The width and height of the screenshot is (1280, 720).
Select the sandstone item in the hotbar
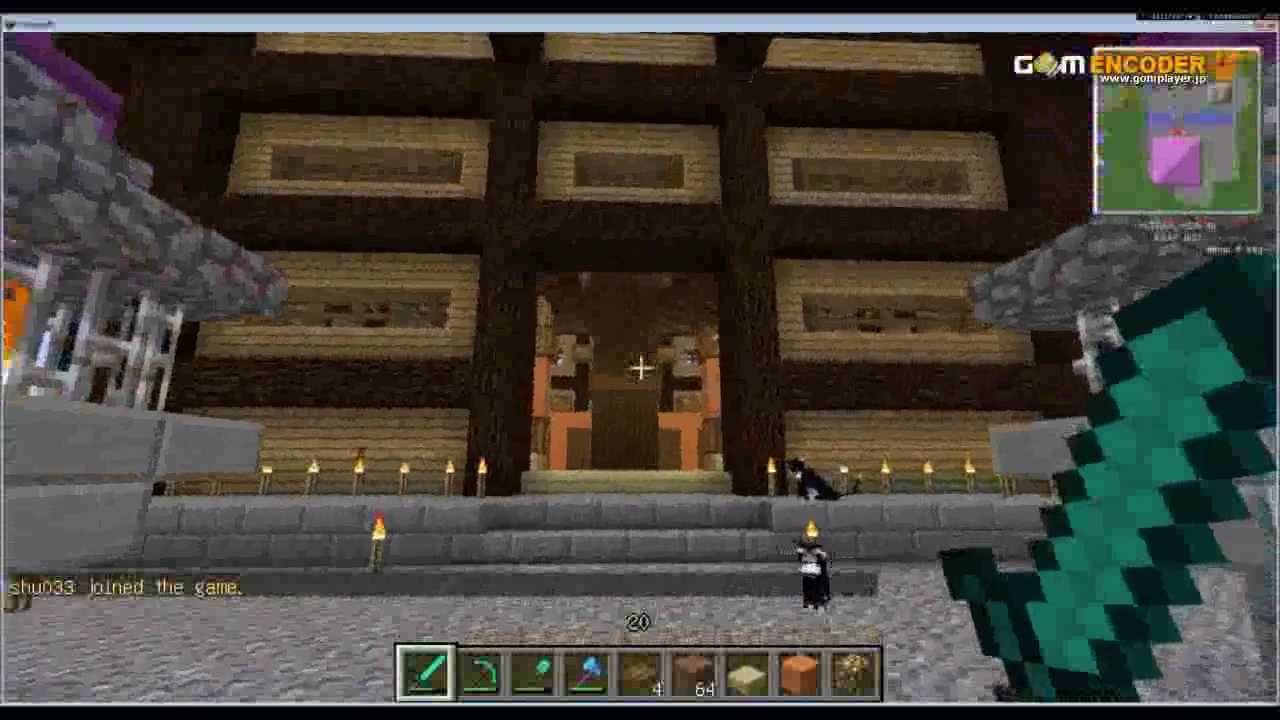[748, 670]
